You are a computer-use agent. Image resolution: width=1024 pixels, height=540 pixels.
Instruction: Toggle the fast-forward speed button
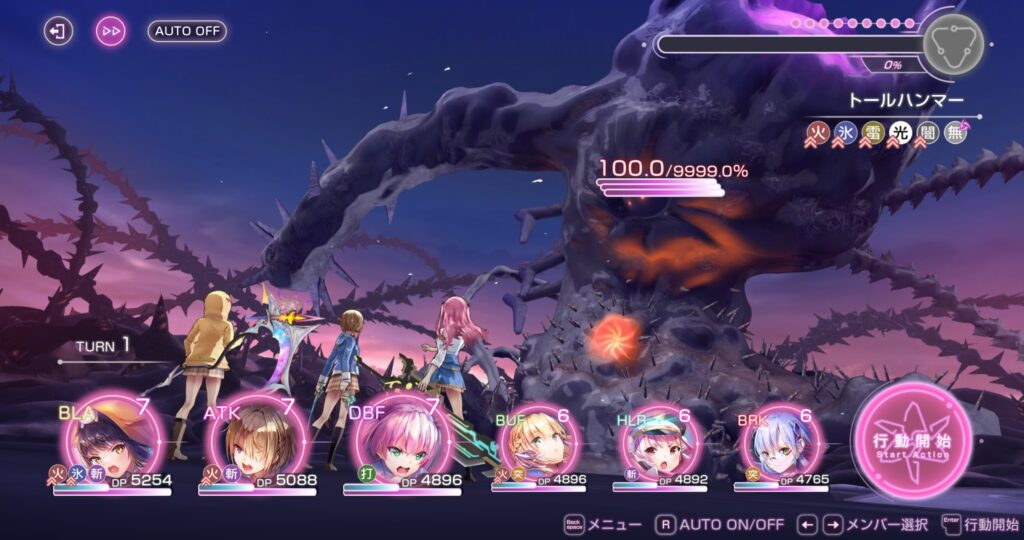click(x=111, y=31)
